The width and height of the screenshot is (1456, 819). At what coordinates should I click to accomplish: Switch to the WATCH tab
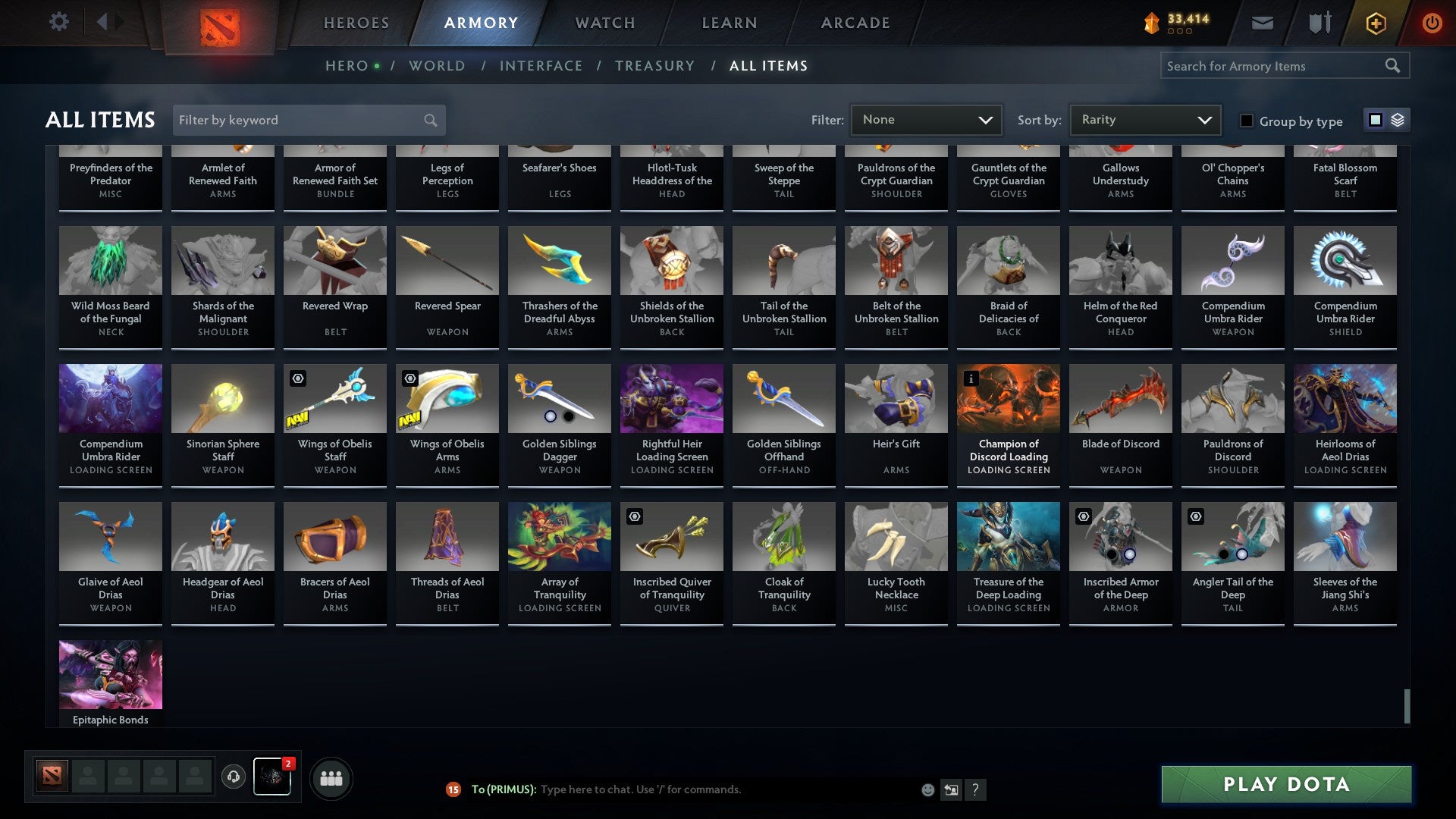(x=604, y=23)
